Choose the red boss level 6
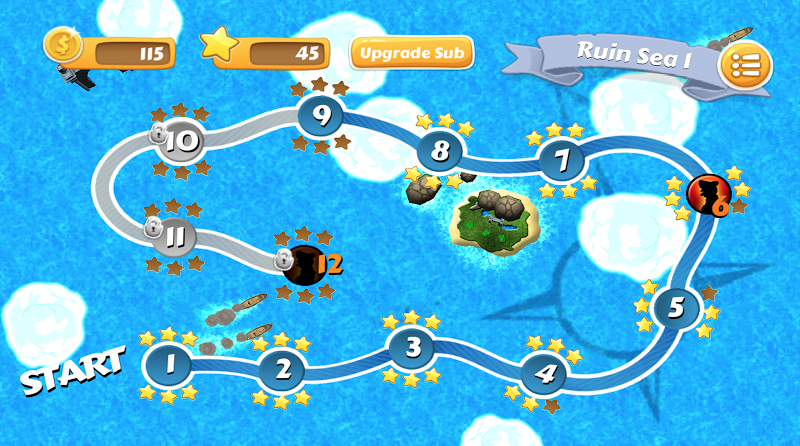This screenshot has height=446, width=800. pyautogui.click(x=709, y=194)
